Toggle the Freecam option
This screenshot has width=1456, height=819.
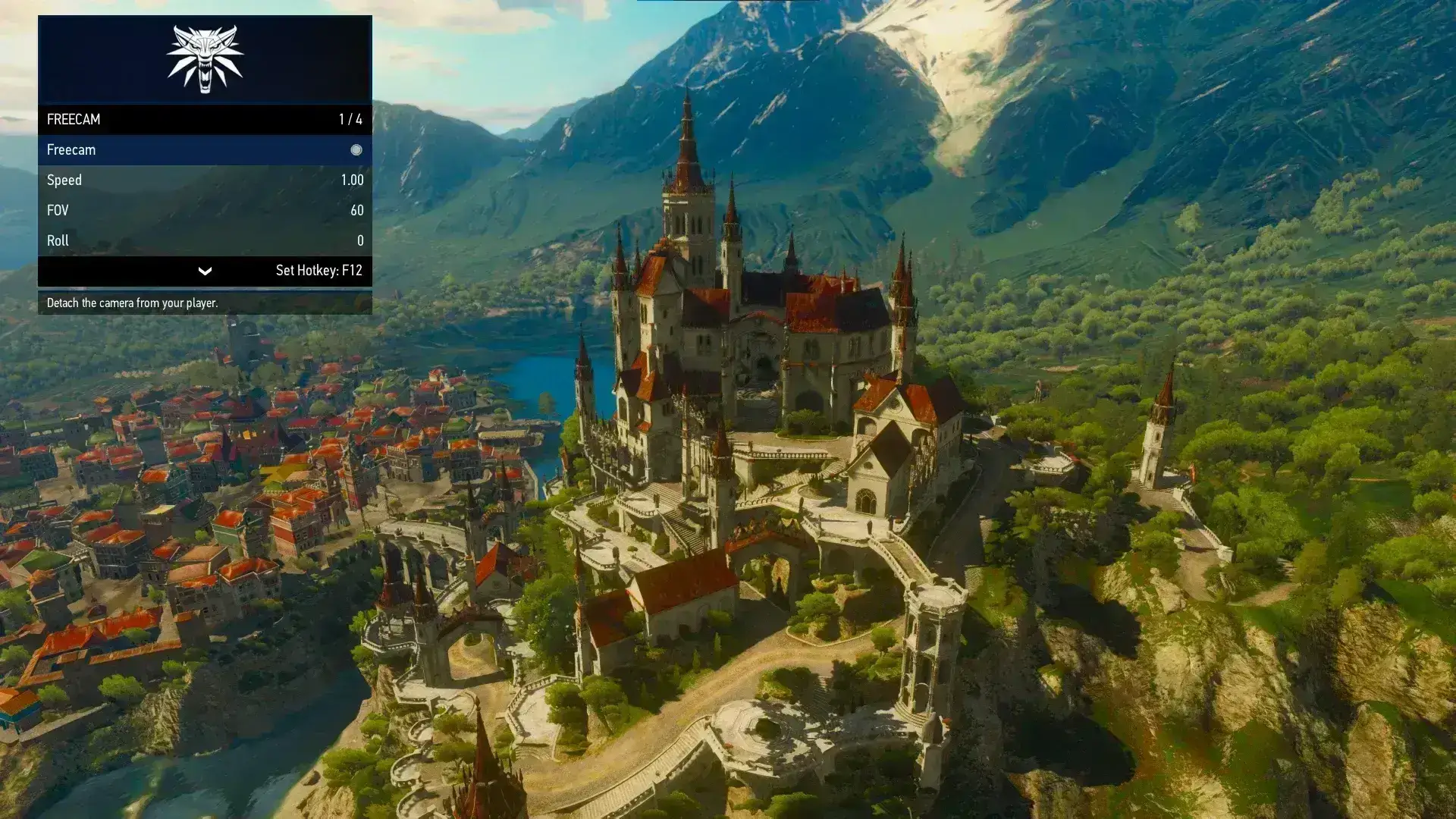click(356, 150)
